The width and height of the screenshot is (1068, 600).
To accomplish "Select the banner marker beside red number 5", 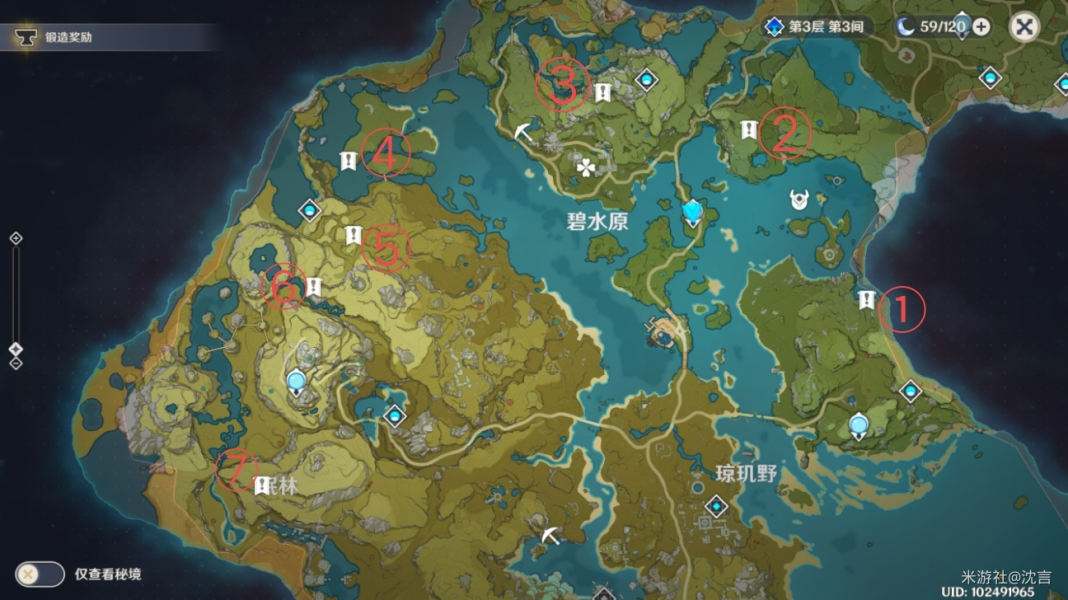I will point(352,235).
